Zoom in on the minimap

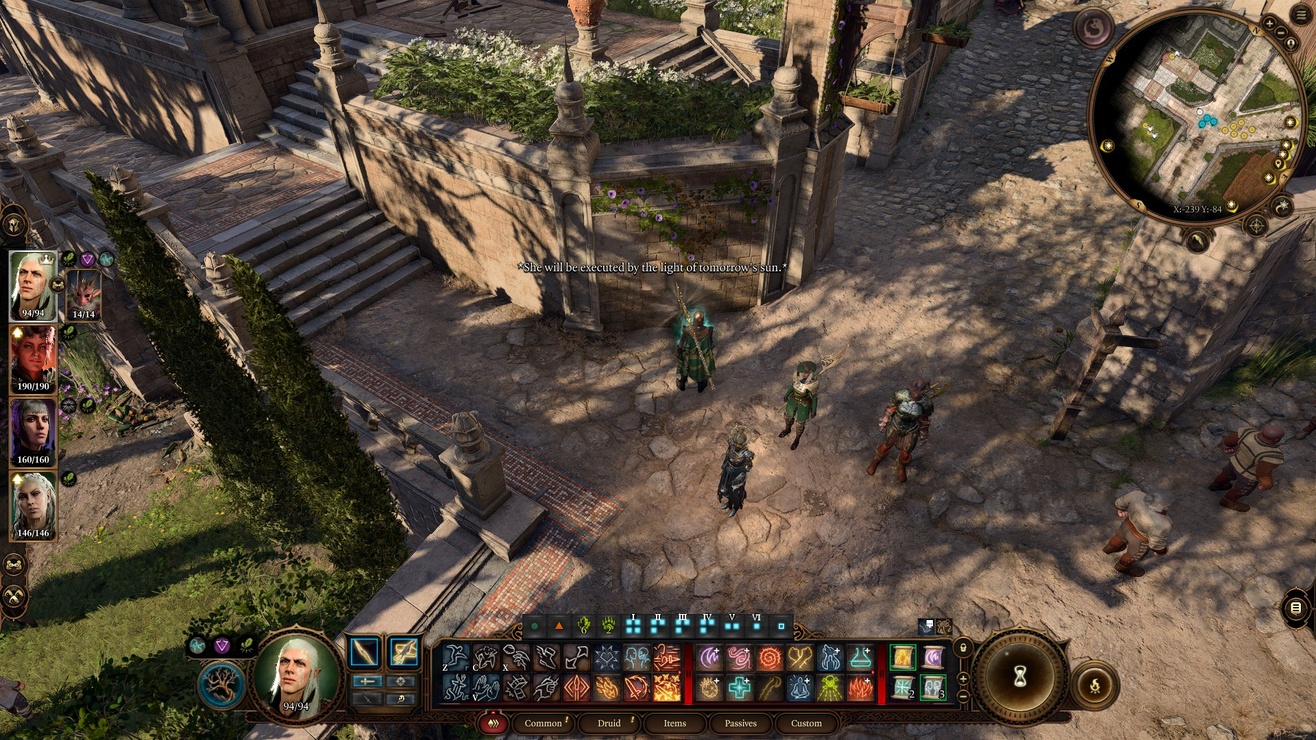point(1270,22)
